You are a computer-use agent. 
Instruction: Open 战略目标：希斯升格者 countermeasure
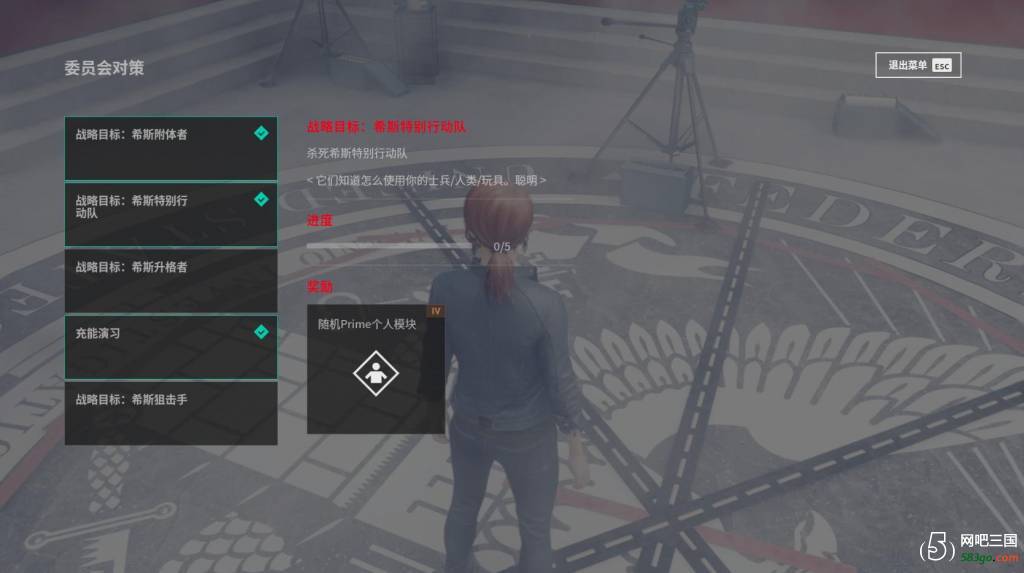tap(170, 280)
